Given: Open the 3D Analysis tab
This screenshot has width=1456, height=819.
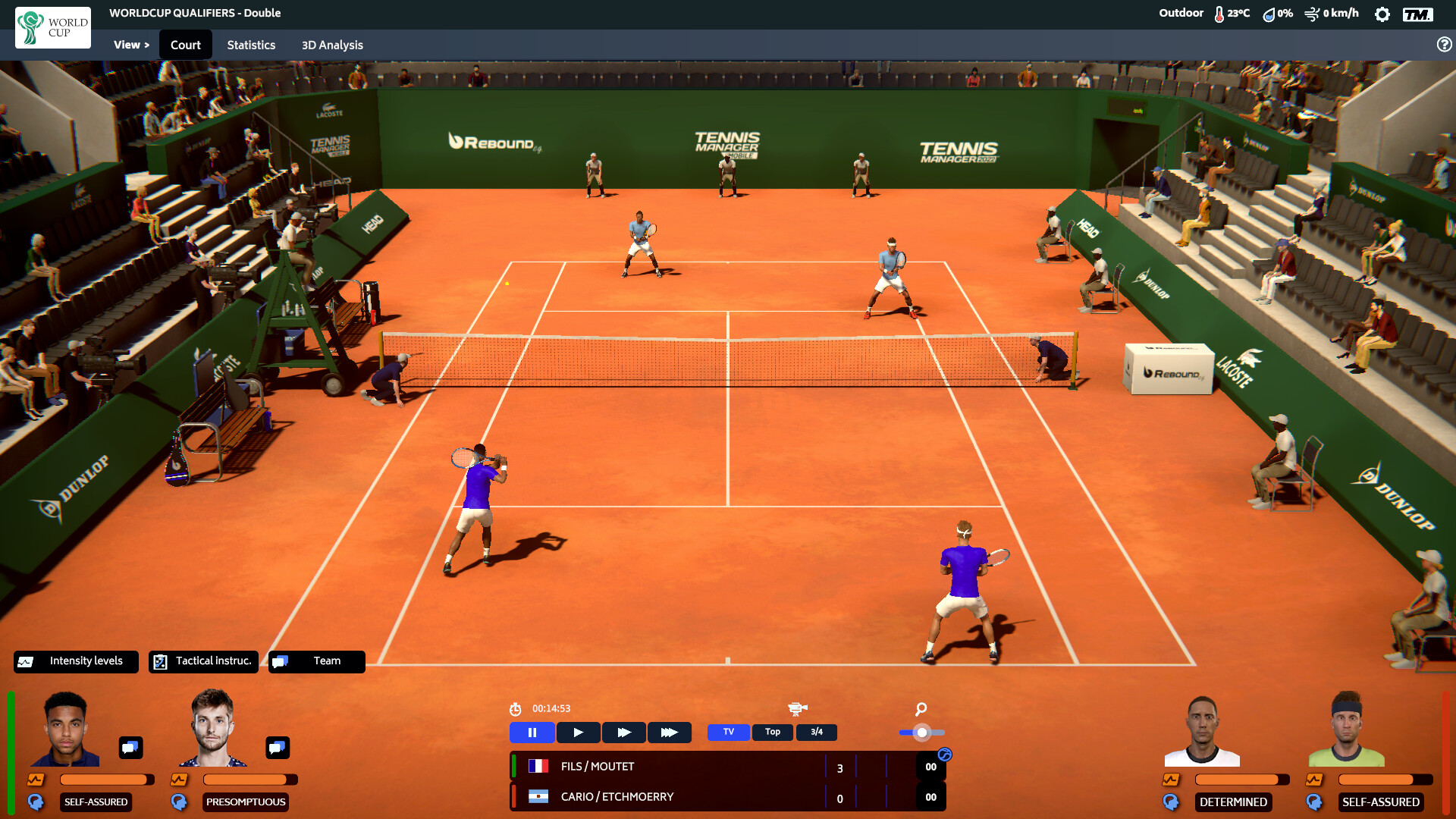Looking at the screenshot, I should point(331,45).
